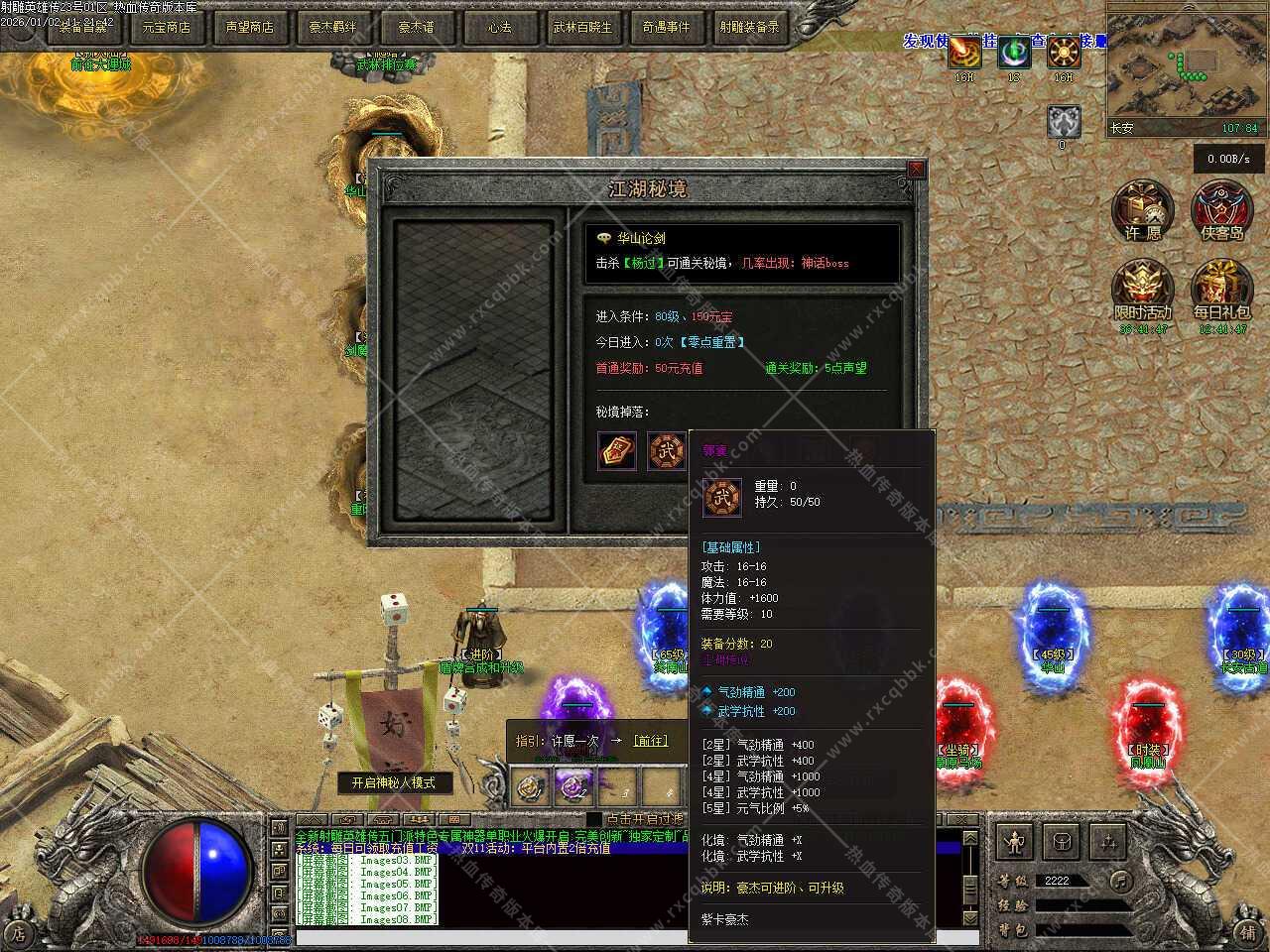Click the 开启神秘人模式 button
Viewport: 1270px width, 952px height.
[393, 782]
